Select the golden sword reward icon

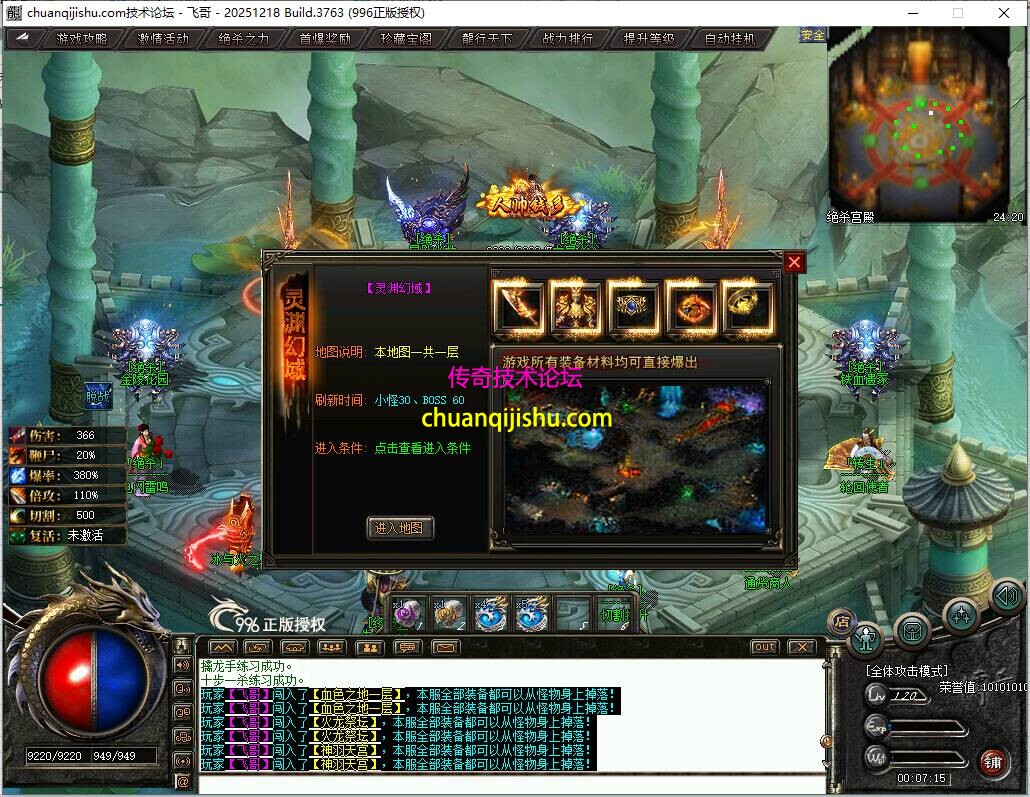tap(518, 306)
